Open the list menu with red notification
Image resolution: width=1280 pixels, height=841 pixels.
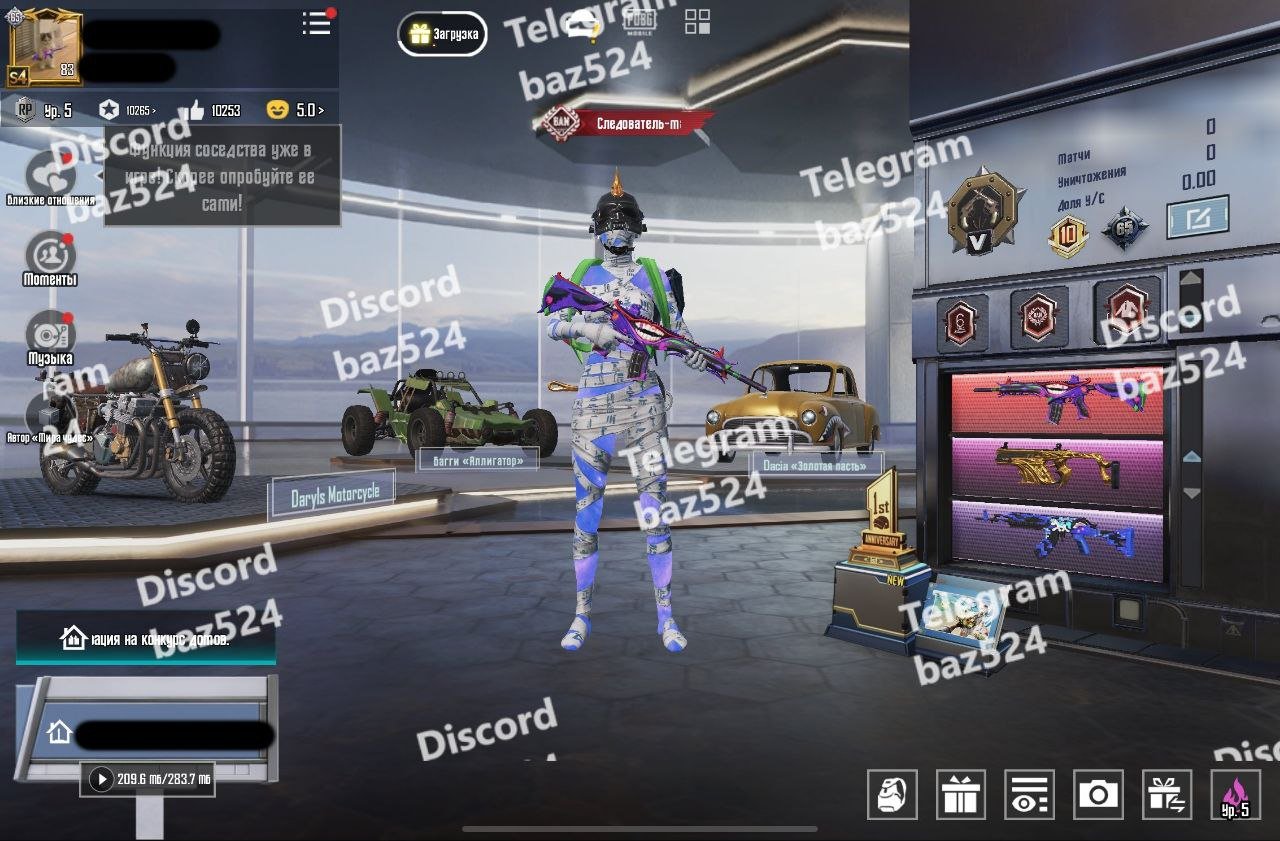coord(317,24)
